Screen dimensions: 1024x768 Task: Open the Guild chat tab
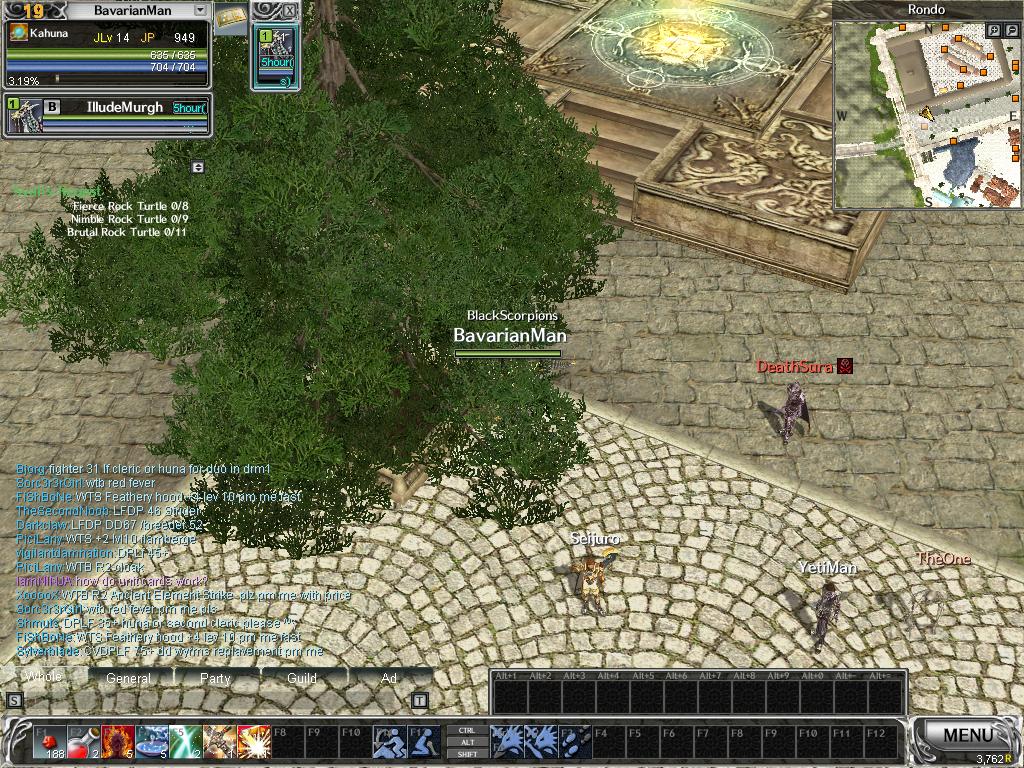[302, 678]
